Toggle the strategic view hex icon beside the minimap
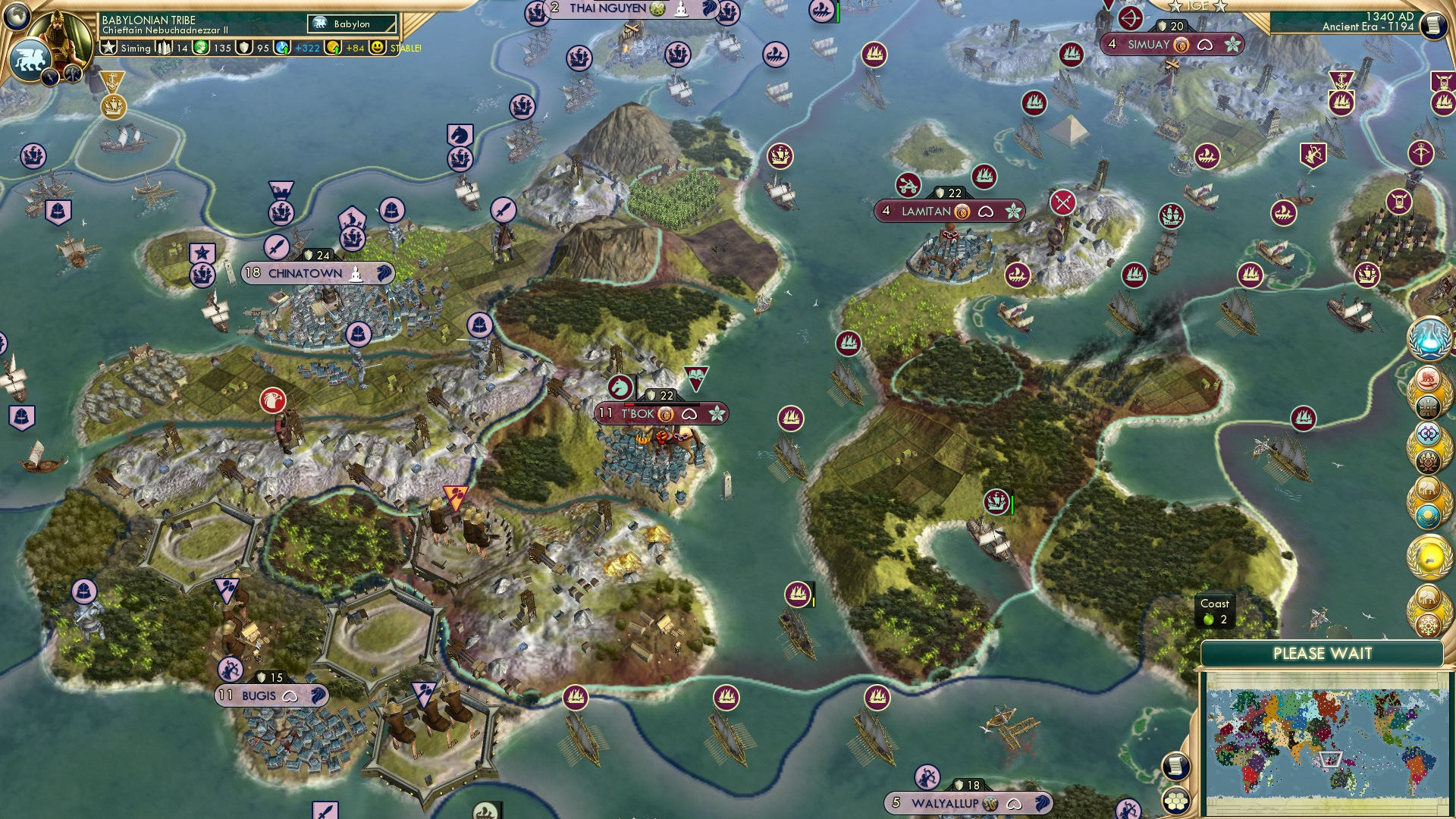 tap(1175, 802)
